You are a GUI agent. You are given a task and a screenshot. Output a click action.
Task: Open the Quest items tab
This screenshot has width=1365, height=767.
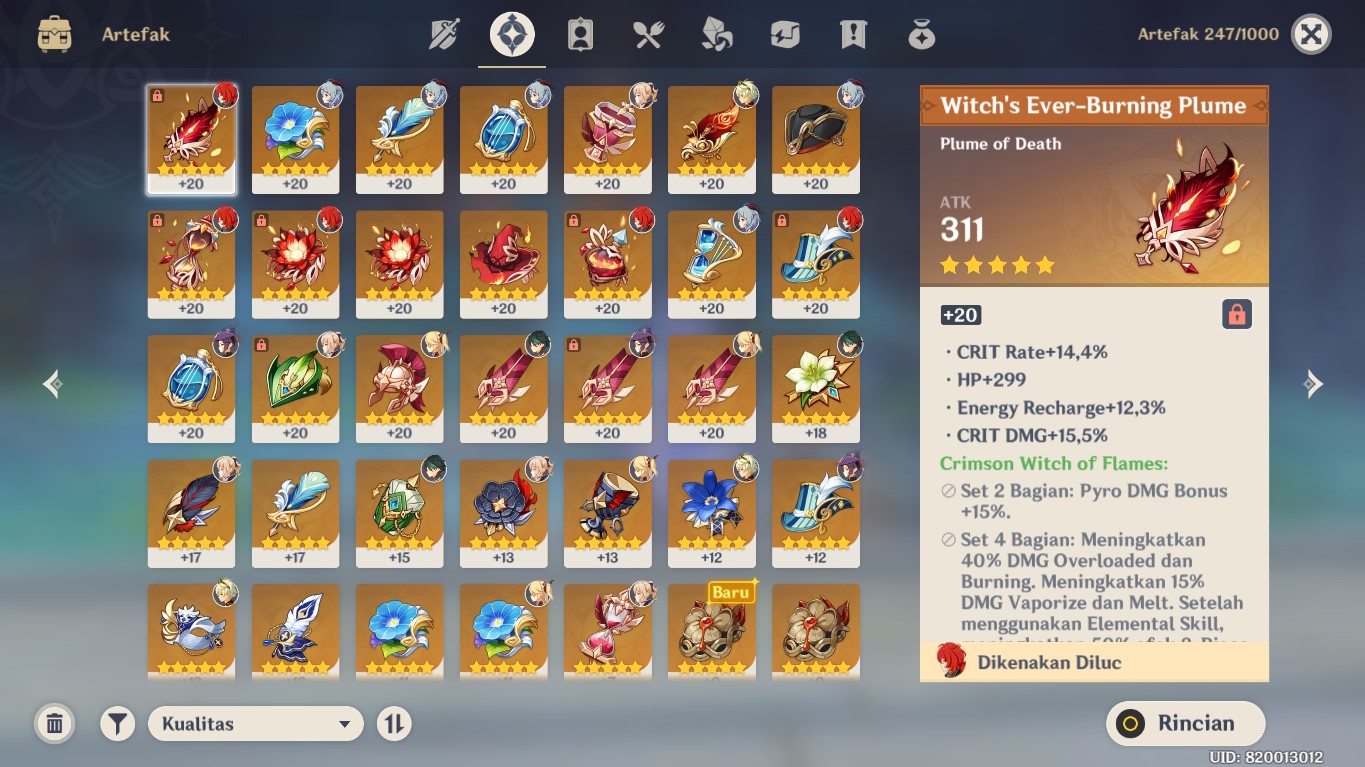click(853, 35)
